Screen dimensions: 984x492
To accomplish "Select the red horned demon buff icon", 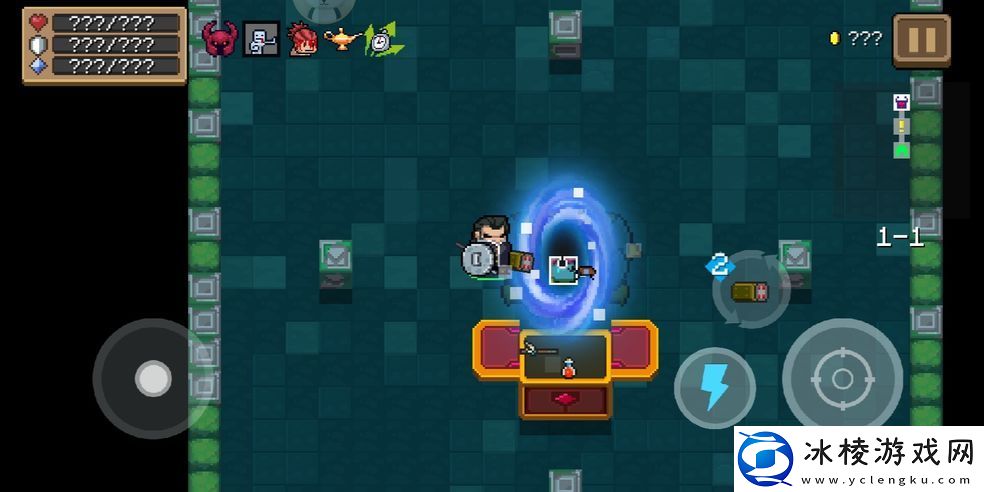I will click(x=219, y=39).
